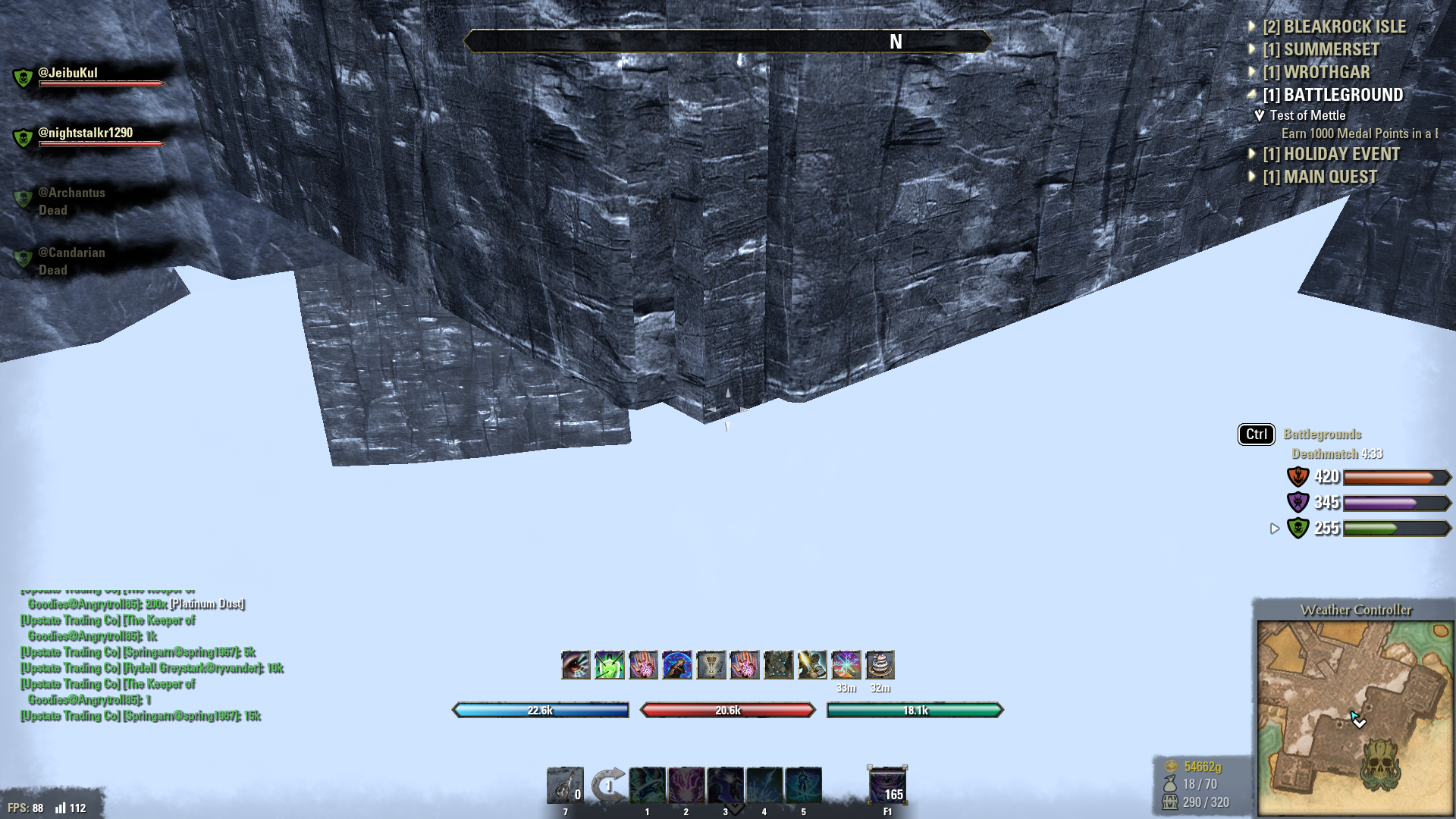Click the red 20.6k health bar
This screenshot has width=1456, height=819.
pyautogui.click(x=727, y=711)
